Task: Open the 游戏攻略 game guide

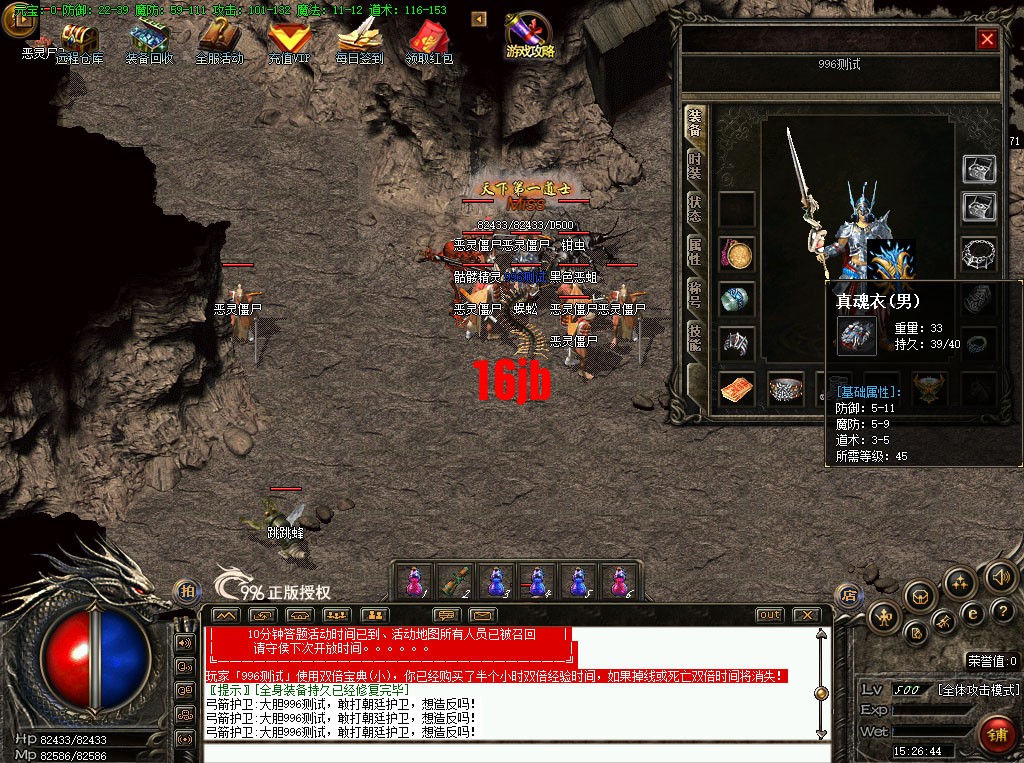Action: coord(529,36)
